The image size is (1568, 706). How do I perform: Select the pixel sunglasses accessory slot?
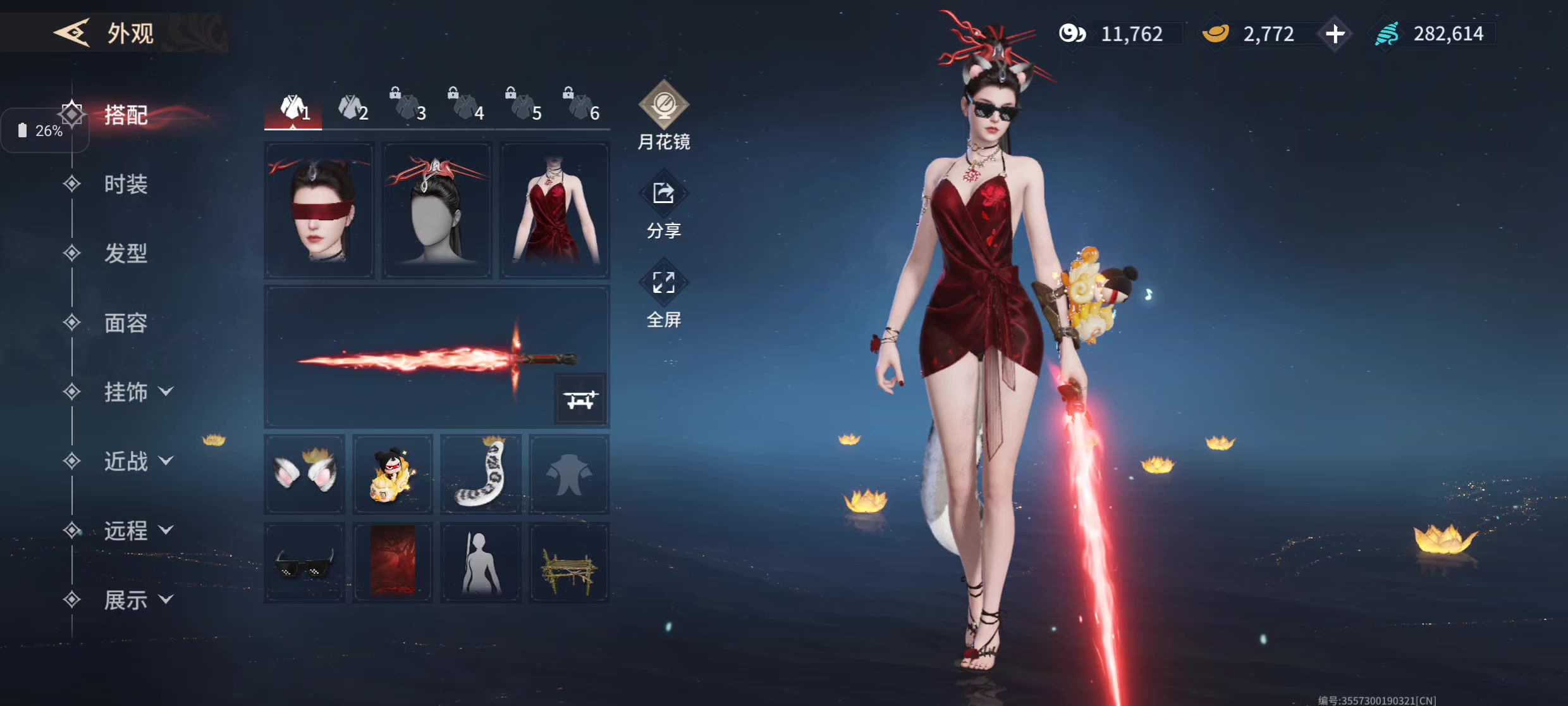tap(305, 562)
